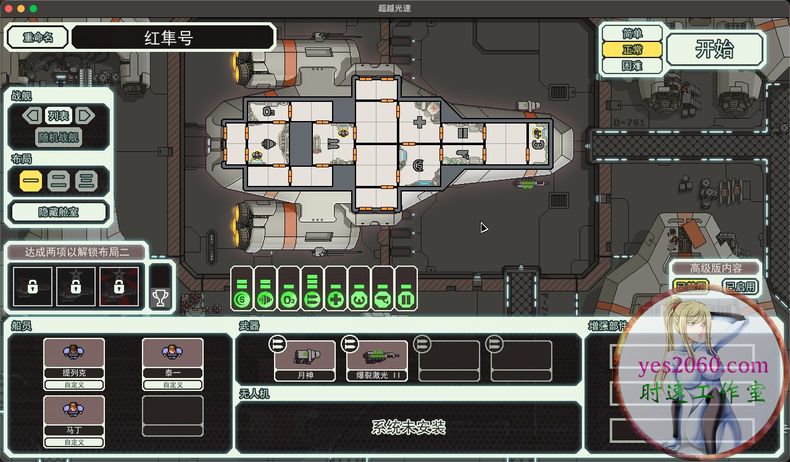Select crew member 马丁
Viewport: 790px width, 462px height.
tap(73, 414)
